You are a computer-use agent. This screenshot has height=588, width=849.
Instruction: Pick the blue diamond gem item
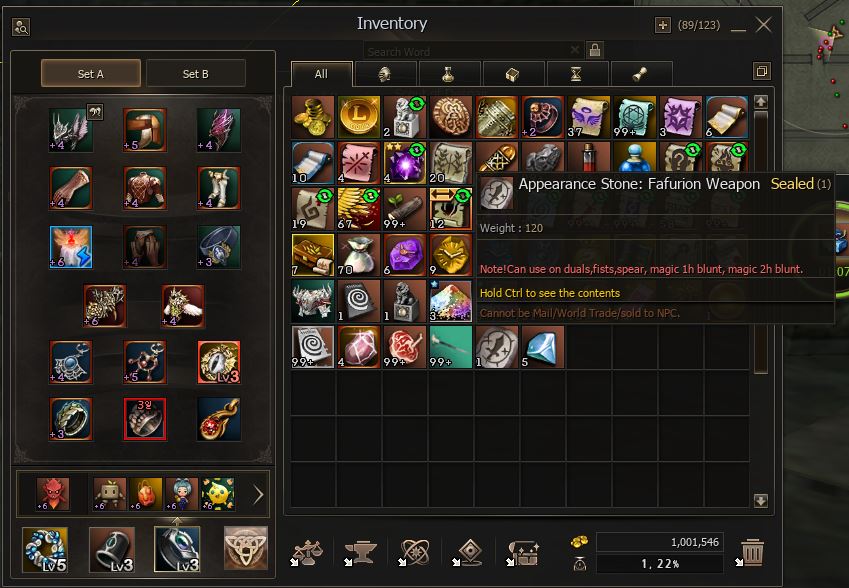[x=542, y=346]
